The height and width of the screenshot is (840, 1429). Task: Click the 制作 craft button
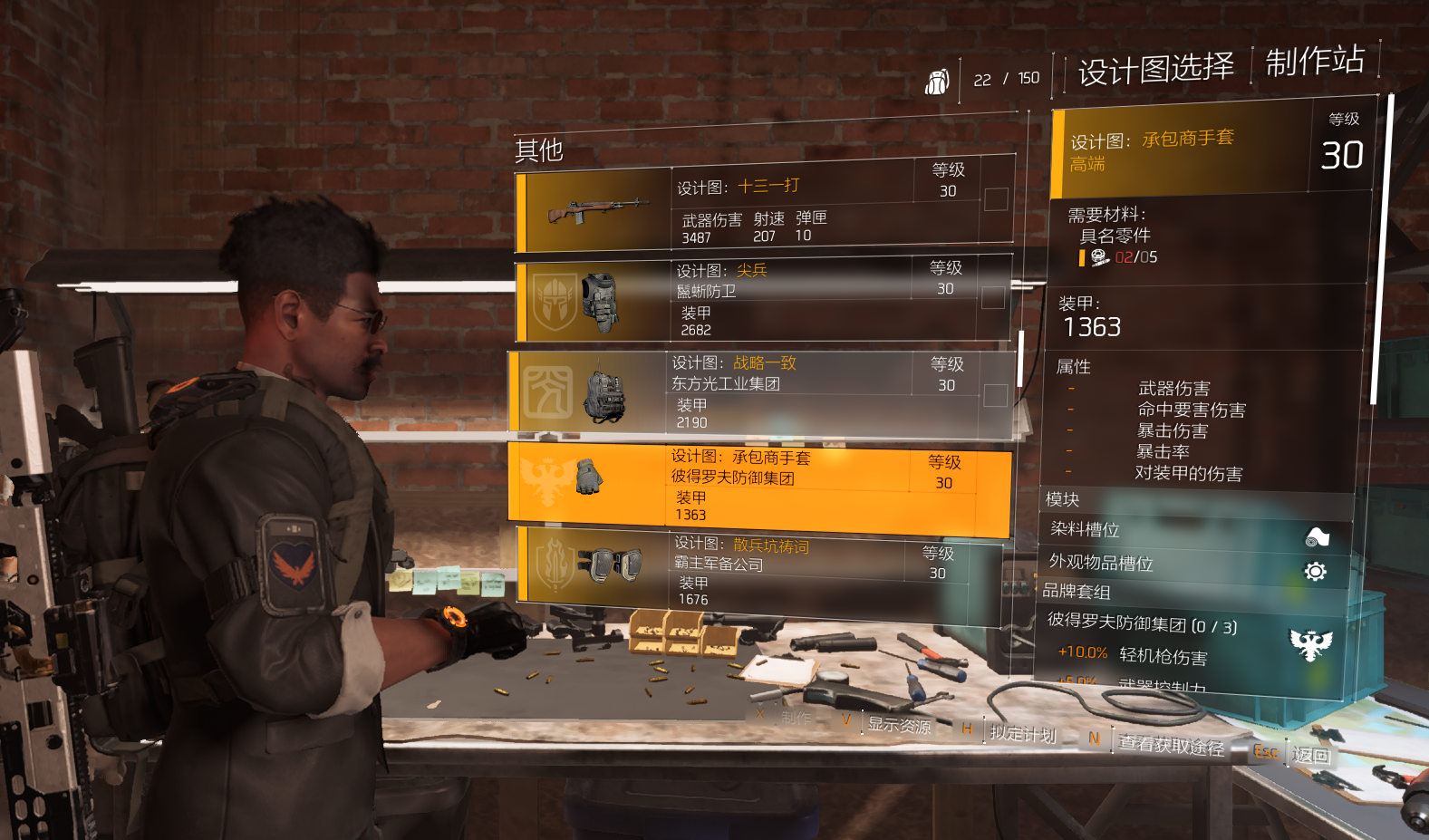pyautogui.click(x=795, y=718)
